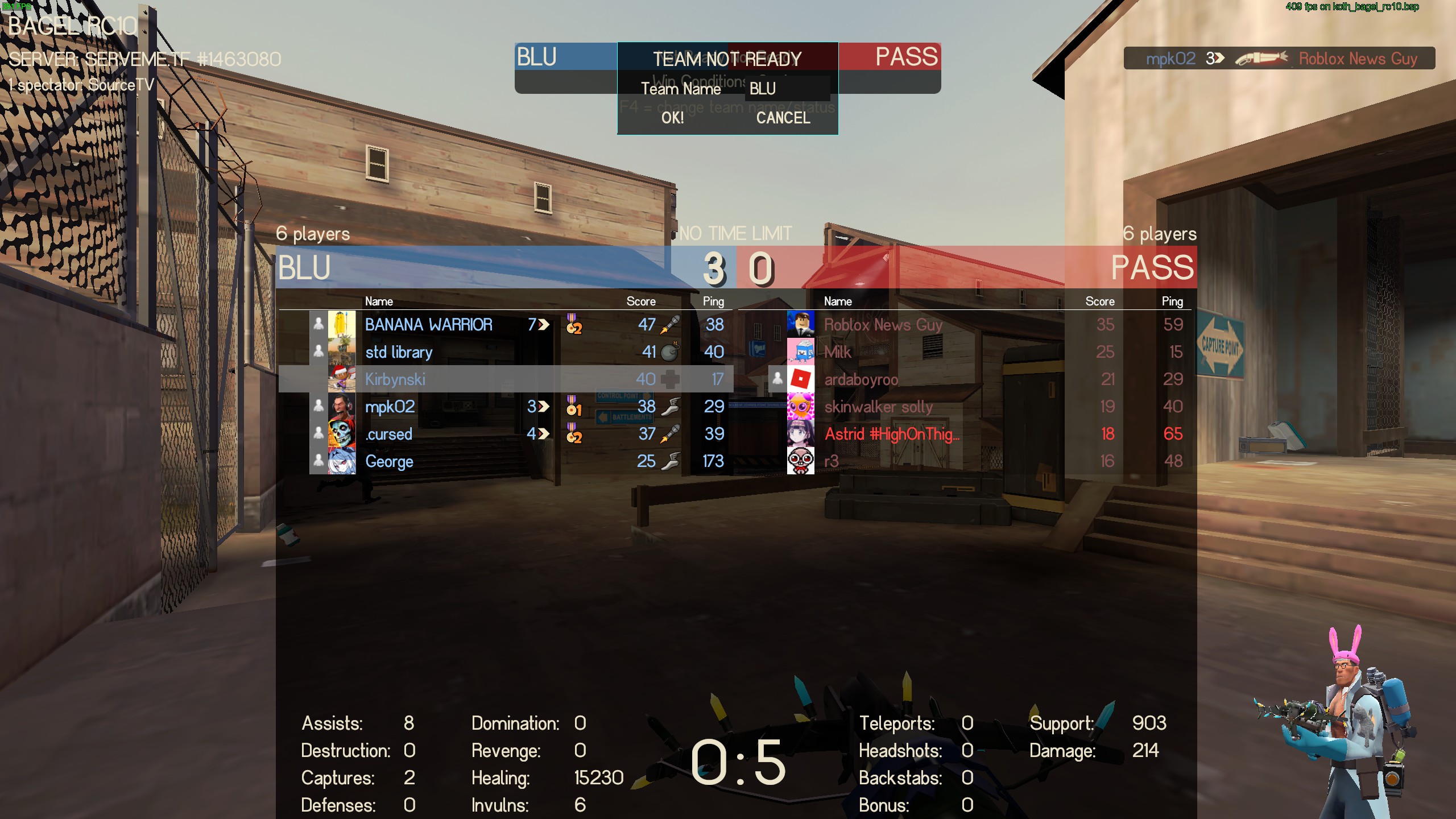Screen dimensions: 1456x819
Task: Open BANANA WARRIOR's banana avatar
Action: point(342,325)
